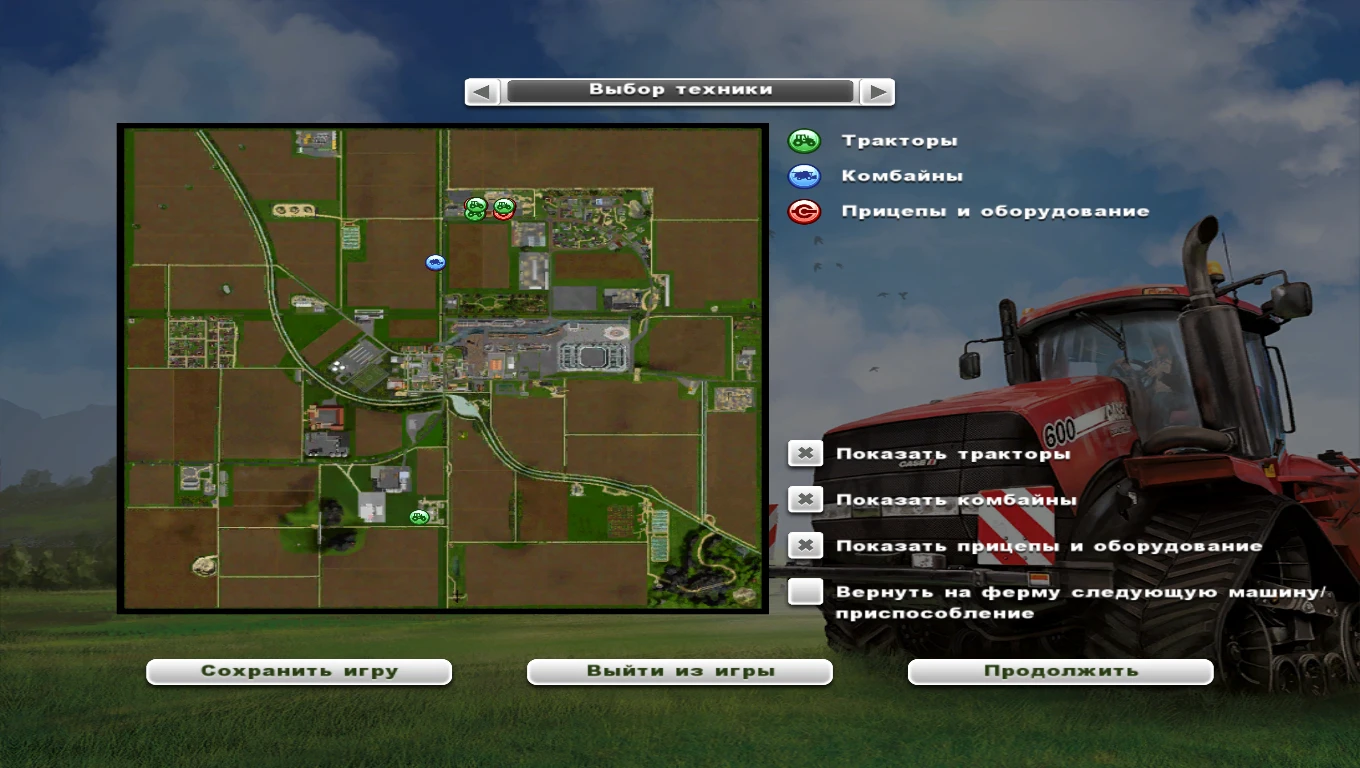This screenshot has width=1360, height=768.
Task: Click the right arrow beside Выбор техники
Action: (877, 89)
